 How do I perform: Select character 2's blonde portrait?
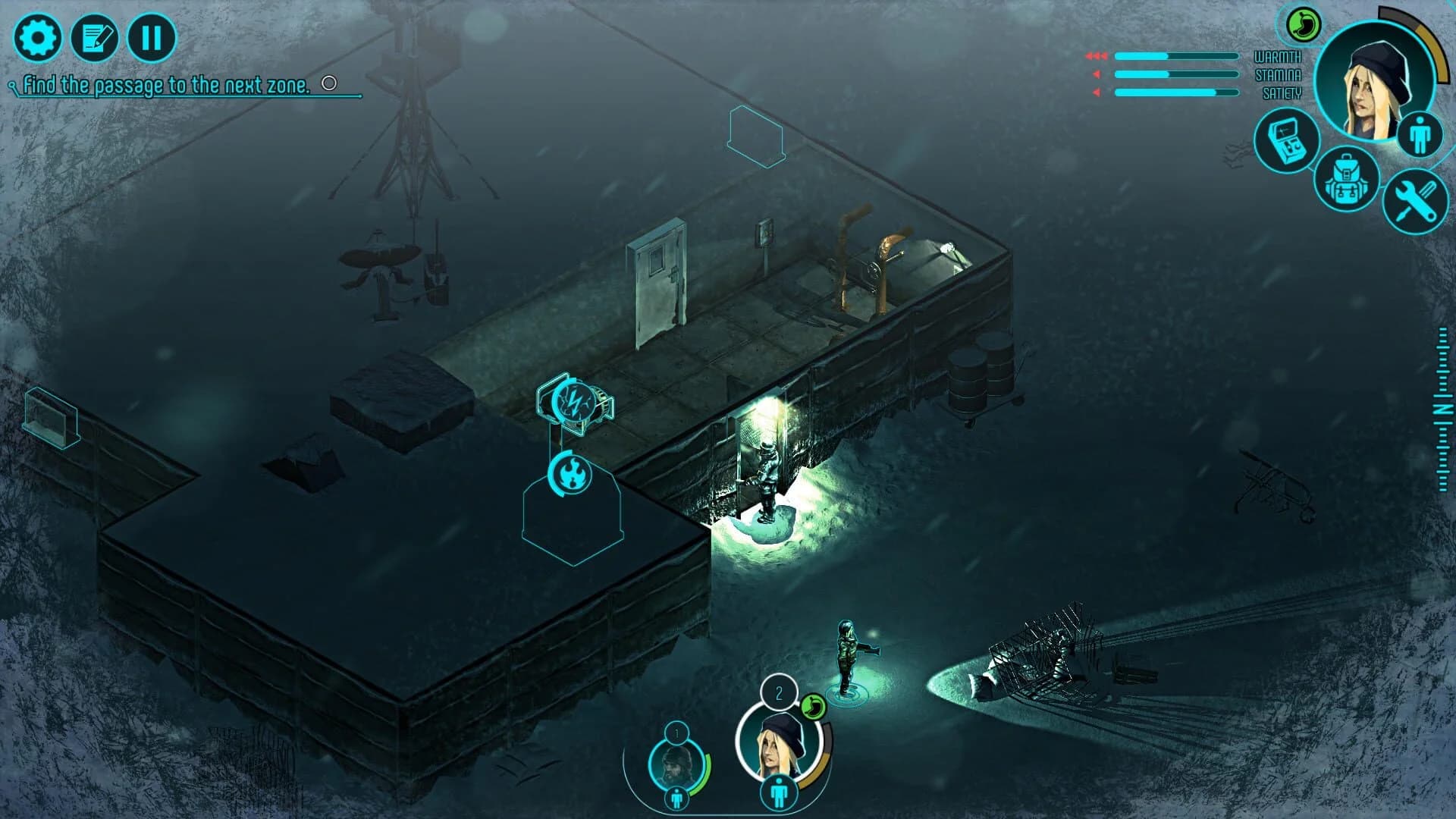coord(778,745)
